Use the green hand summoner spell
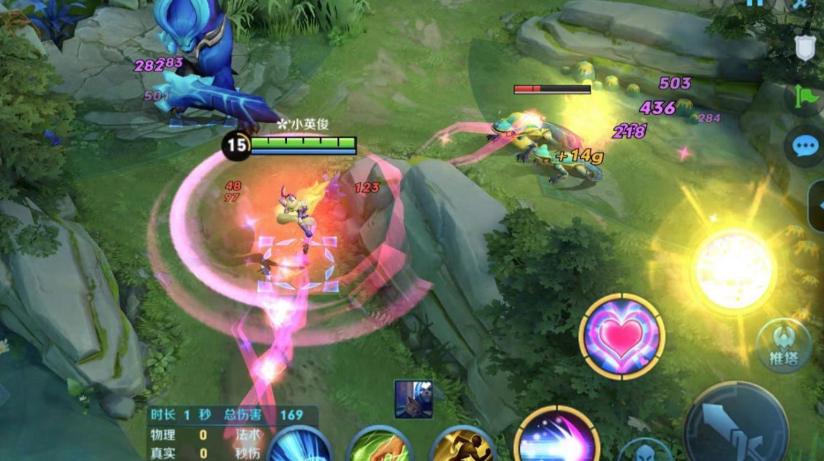This screenshot has height=461, width=824. pyautogui.click(x=379, y=446)
